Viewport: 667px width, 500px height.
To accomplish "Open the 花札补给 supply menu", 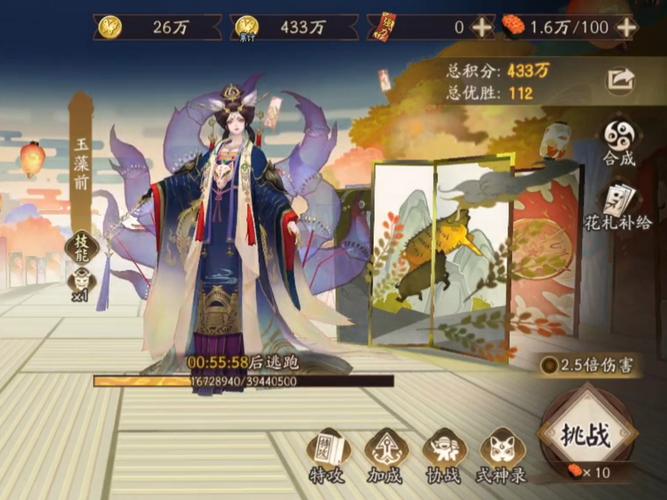I will click(620, 212).
